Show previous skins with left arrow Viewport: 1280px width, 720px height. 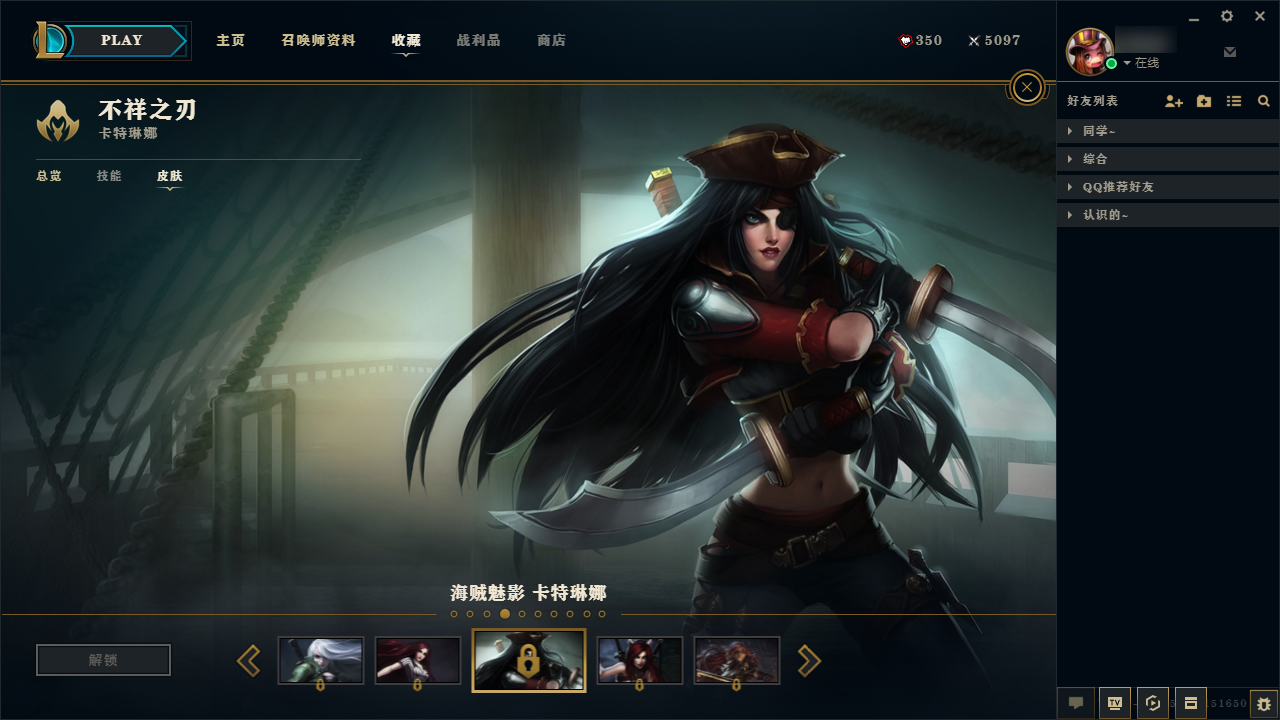pos(248,660)
